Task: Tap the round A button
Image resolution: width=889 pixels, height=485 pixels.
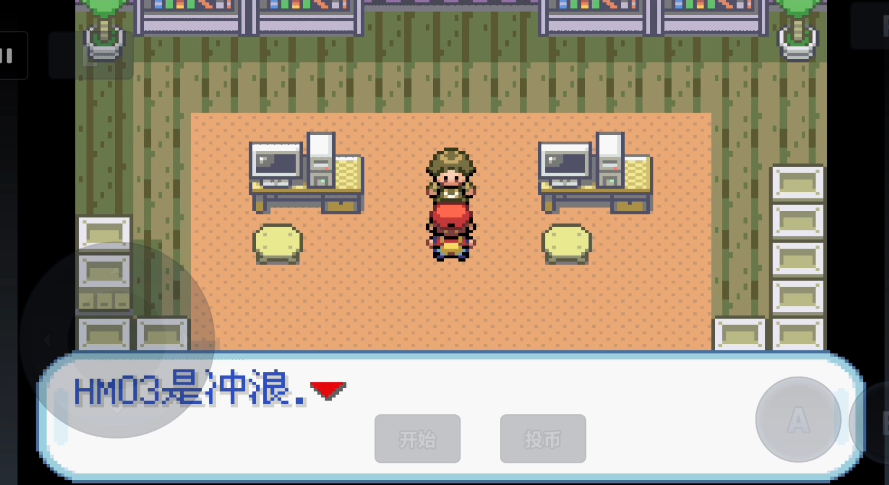Action: point(798,420)
